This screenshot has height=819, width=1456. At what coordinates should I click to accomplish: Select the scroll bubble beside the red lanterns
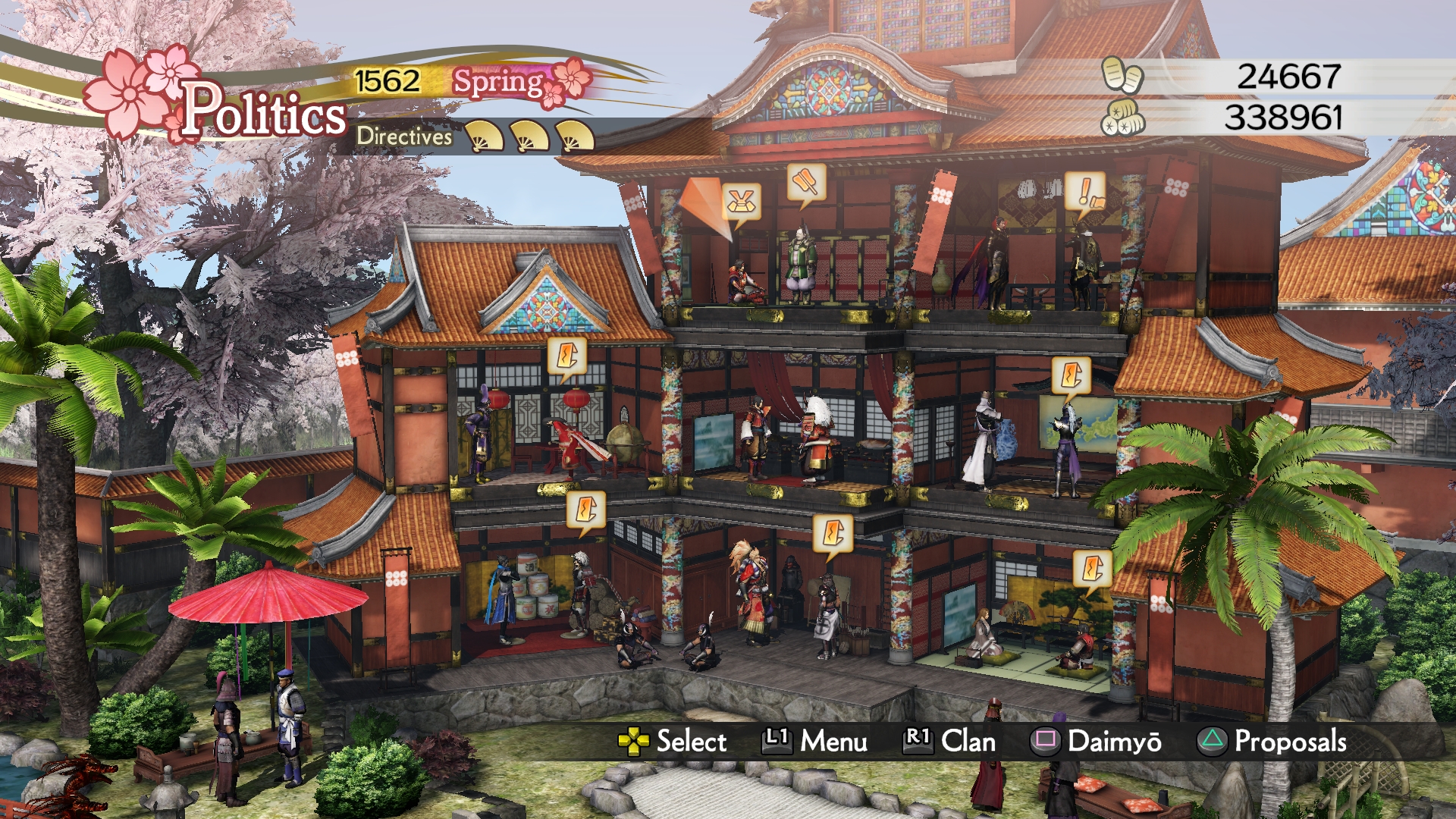pyautogui.click(x=566, y=356)
